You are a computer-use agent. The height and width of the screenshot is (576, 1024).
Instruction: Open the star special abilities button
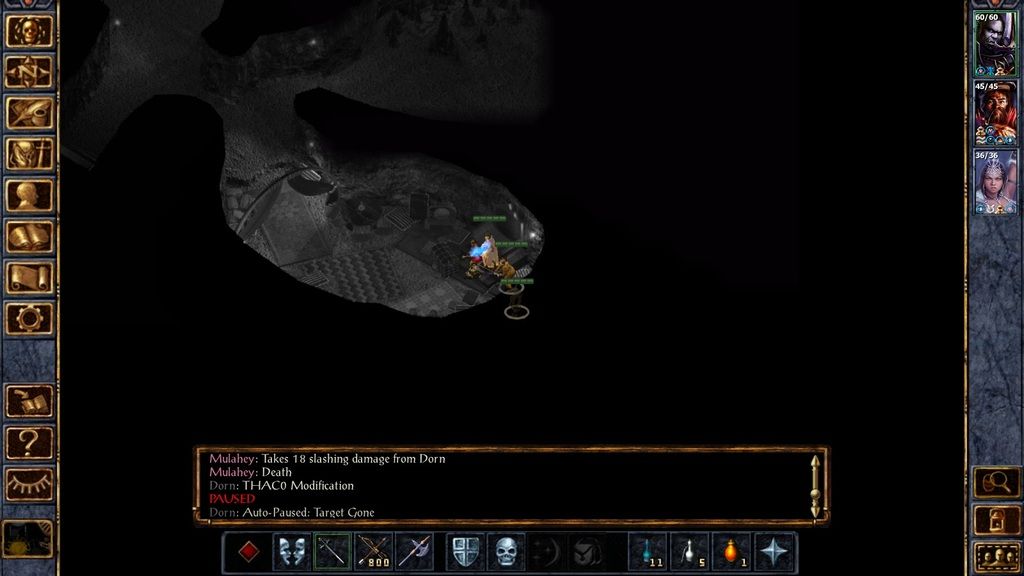tap(773, 552)
